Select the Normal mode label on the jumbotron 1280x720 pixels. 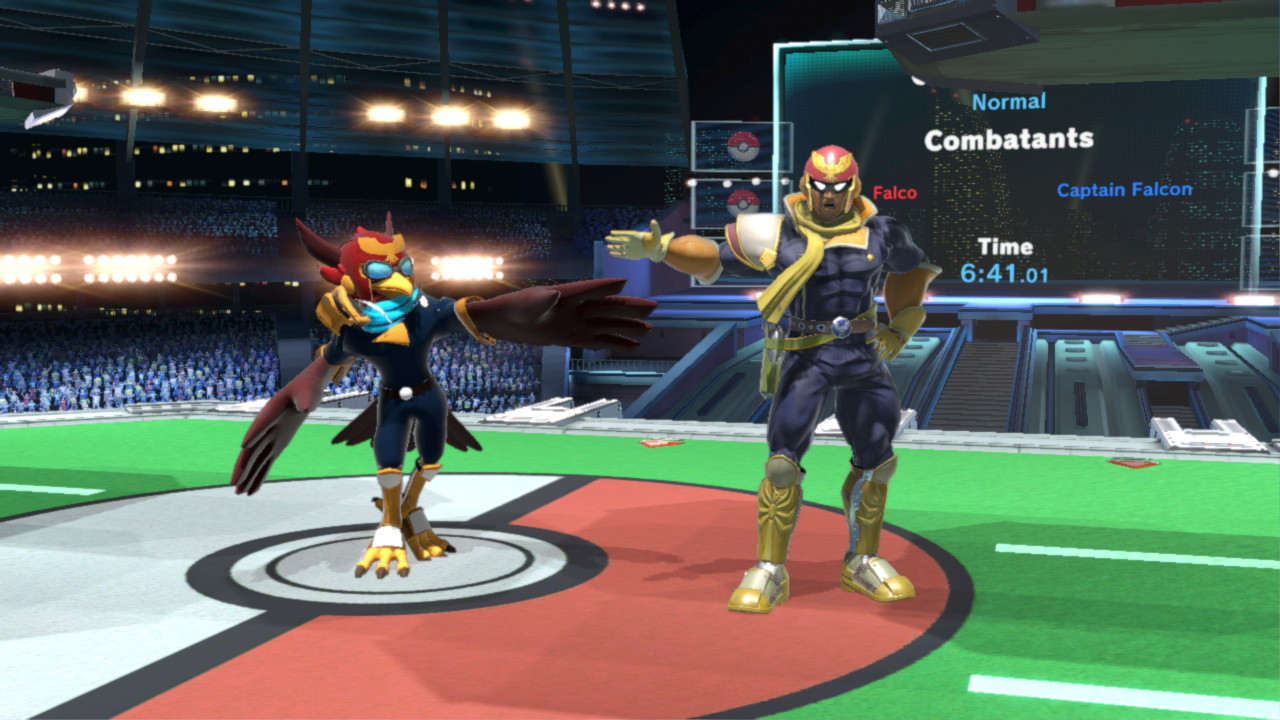click(x=1012, y=100)
